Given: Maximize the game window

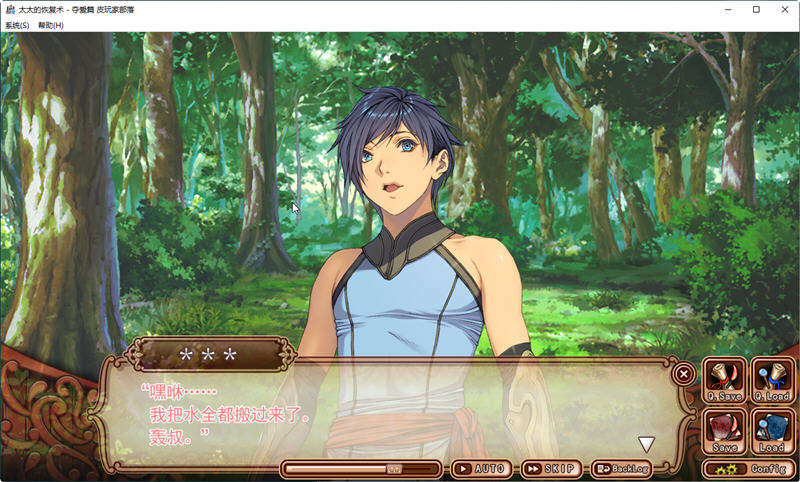Looking at the screenshot, I should 756,9.
